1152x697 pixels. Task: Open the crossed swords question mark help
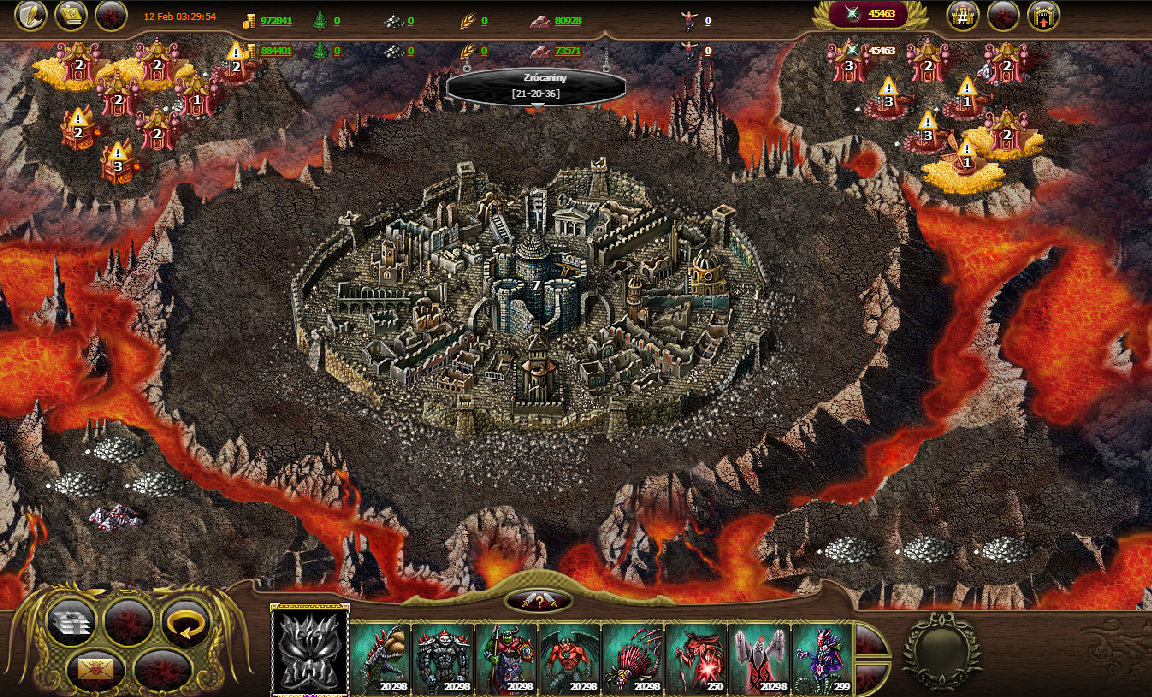[539, 601]
